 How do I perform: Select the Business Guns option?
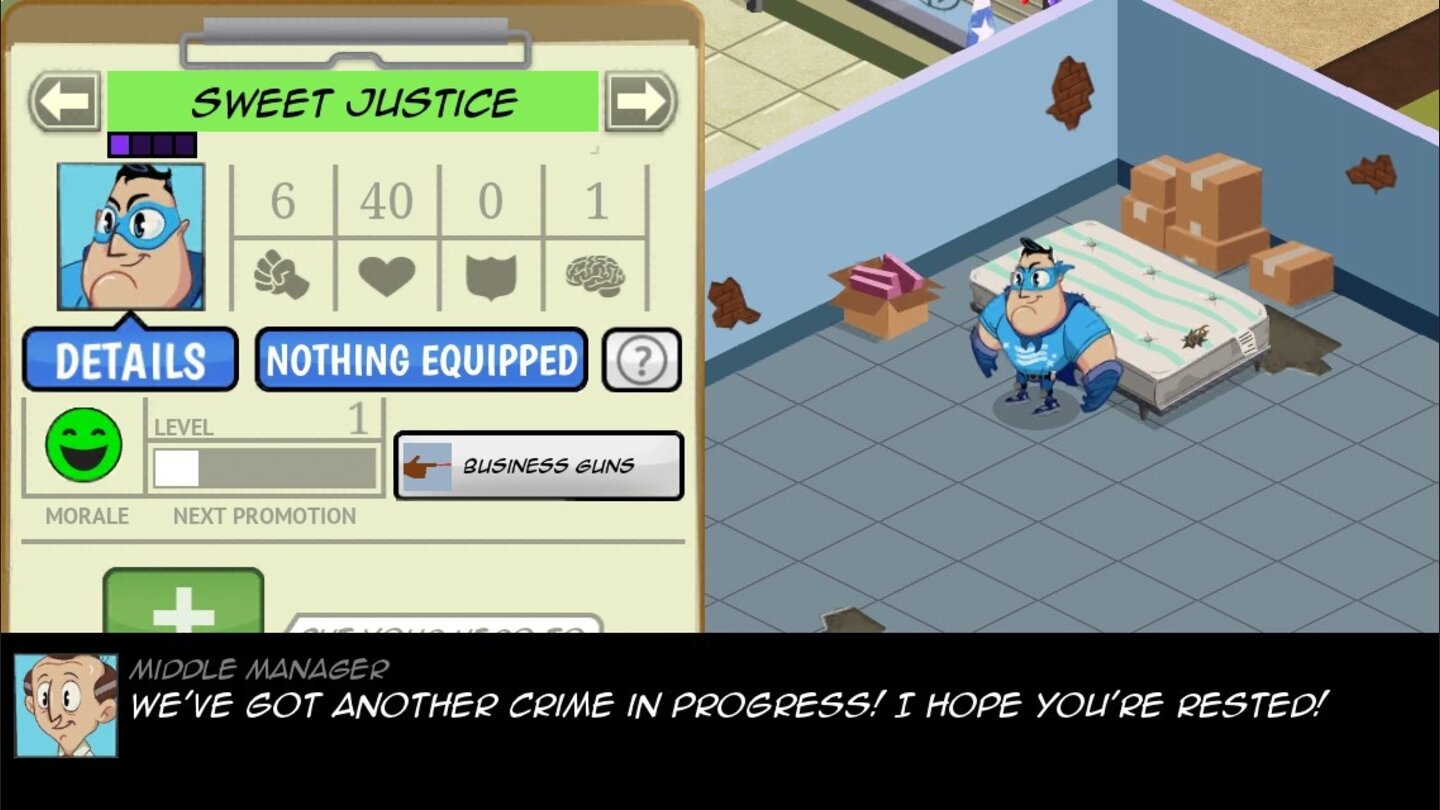540,463
